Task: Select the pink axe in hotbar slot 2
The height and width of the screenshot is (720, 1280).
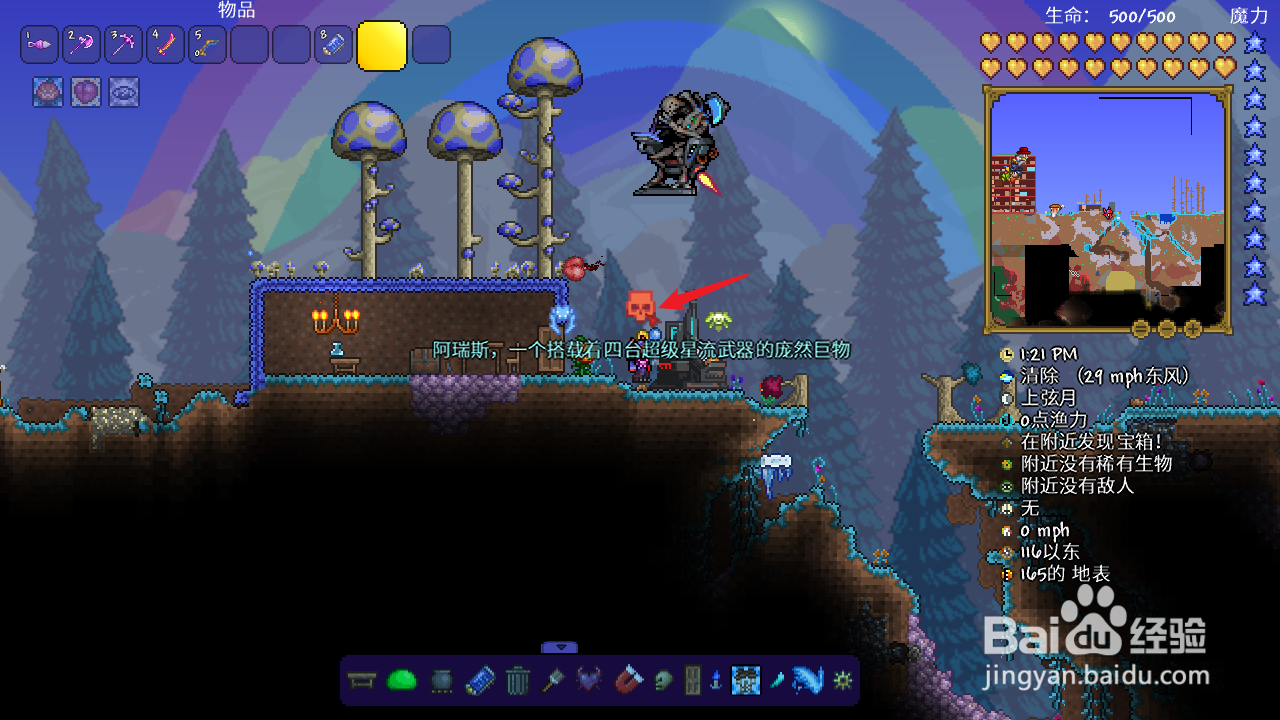Action: pos(81,45)
